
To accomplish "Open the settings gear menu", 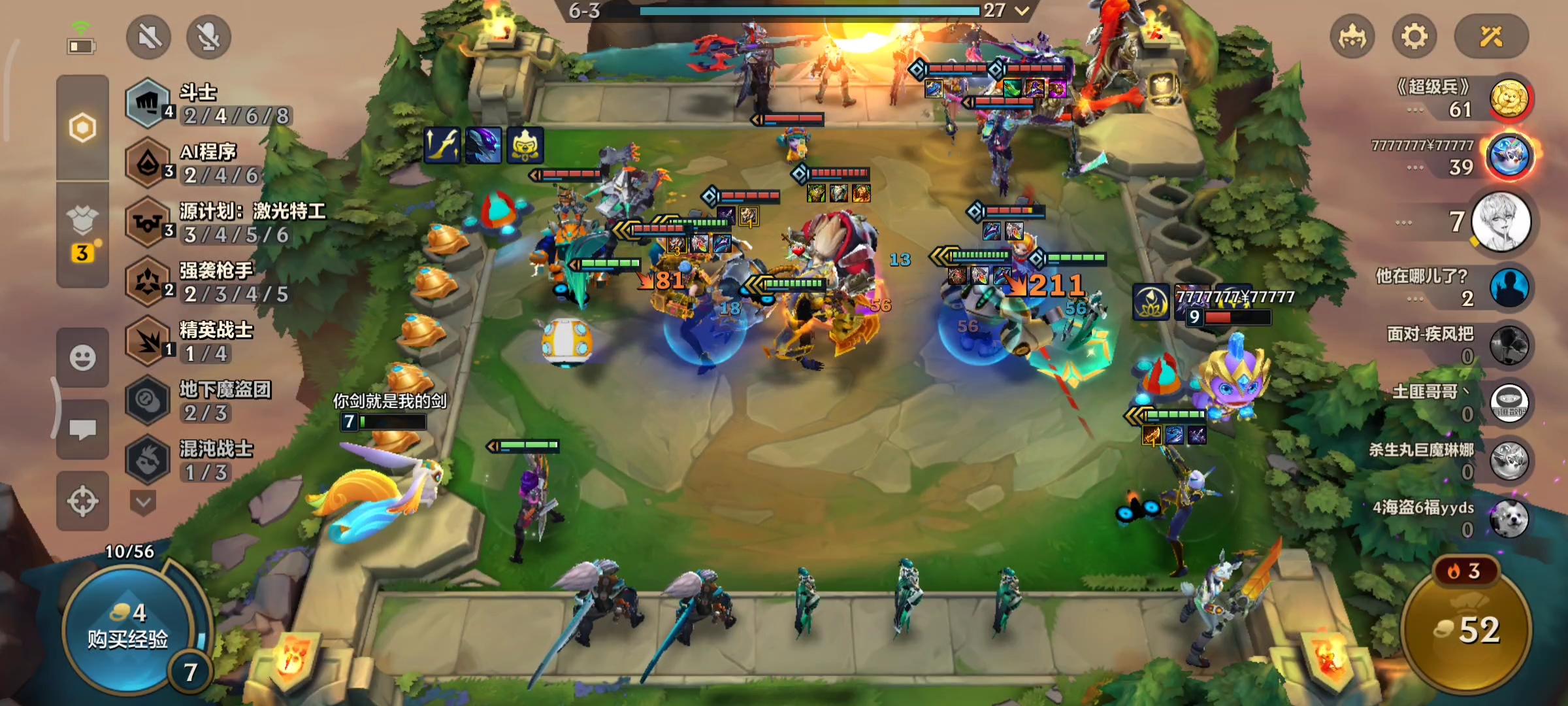I will point(1414,37).
